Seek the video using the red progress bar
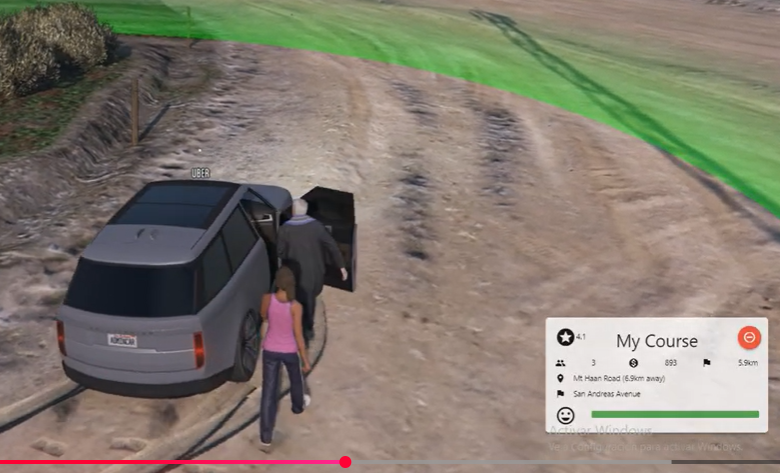 tap(345, 462)
